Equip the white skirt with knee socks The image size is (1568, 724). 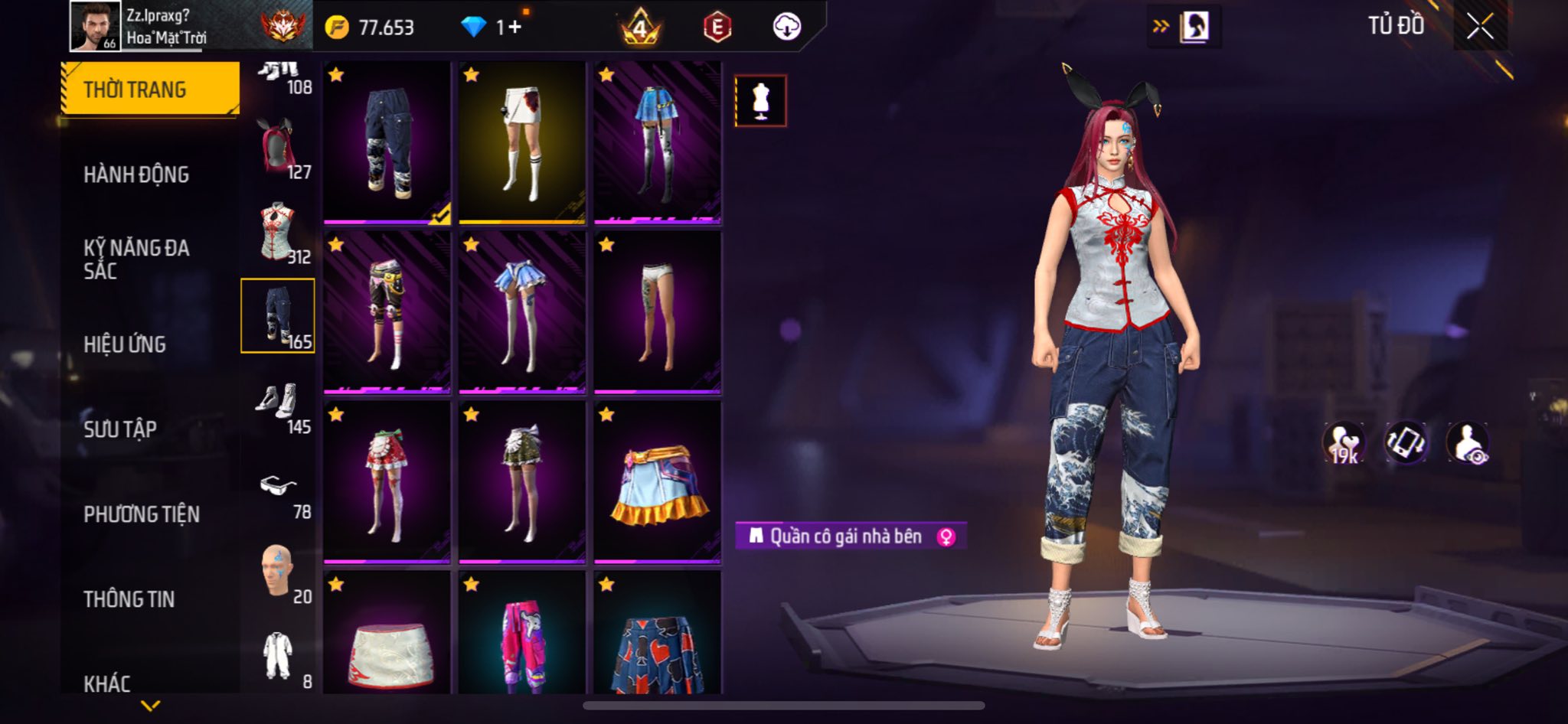point(522,142)
